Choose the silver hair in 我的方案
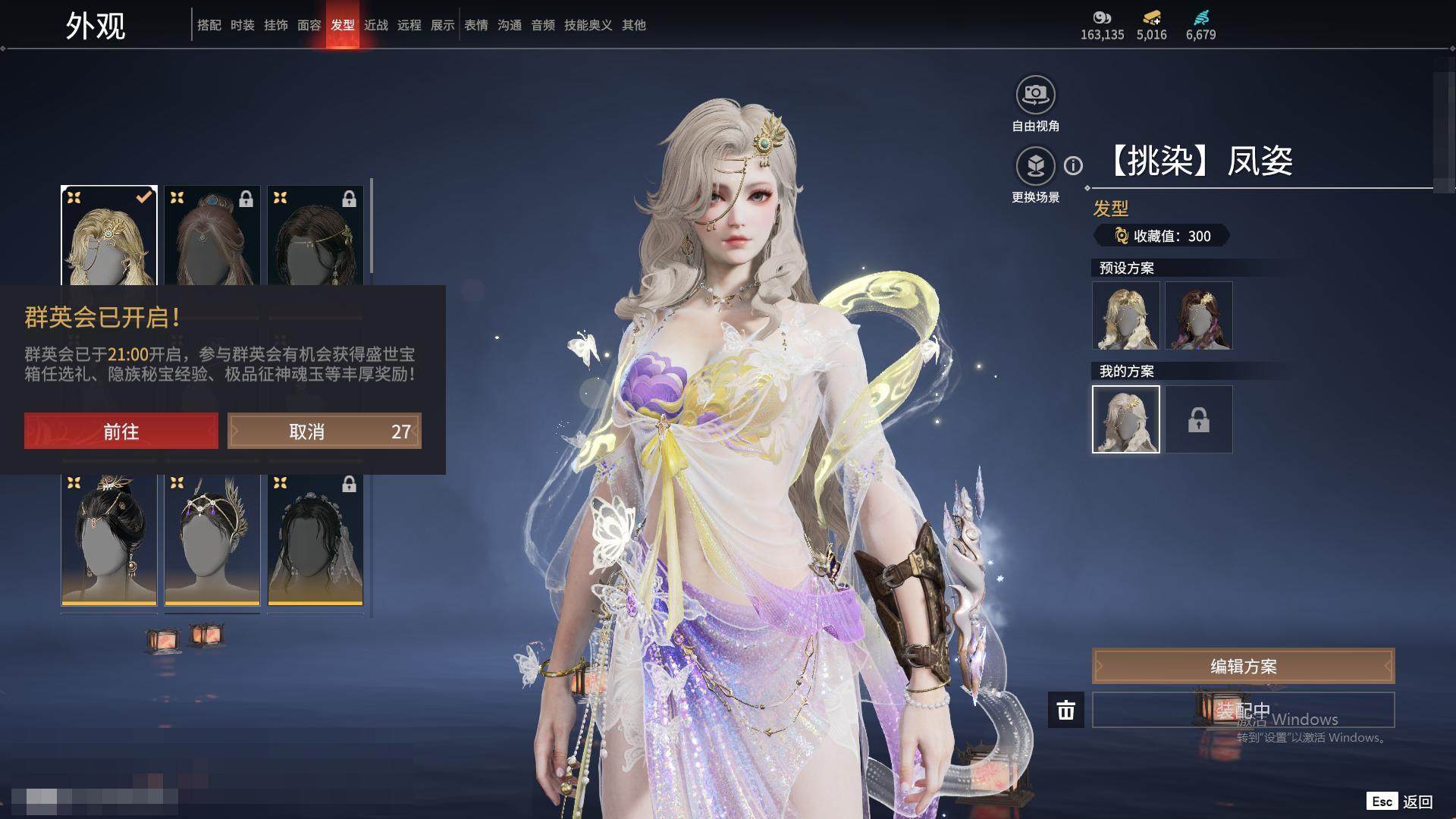Viewport: 1456px width, 819px height. click(x=1126, y=419)
